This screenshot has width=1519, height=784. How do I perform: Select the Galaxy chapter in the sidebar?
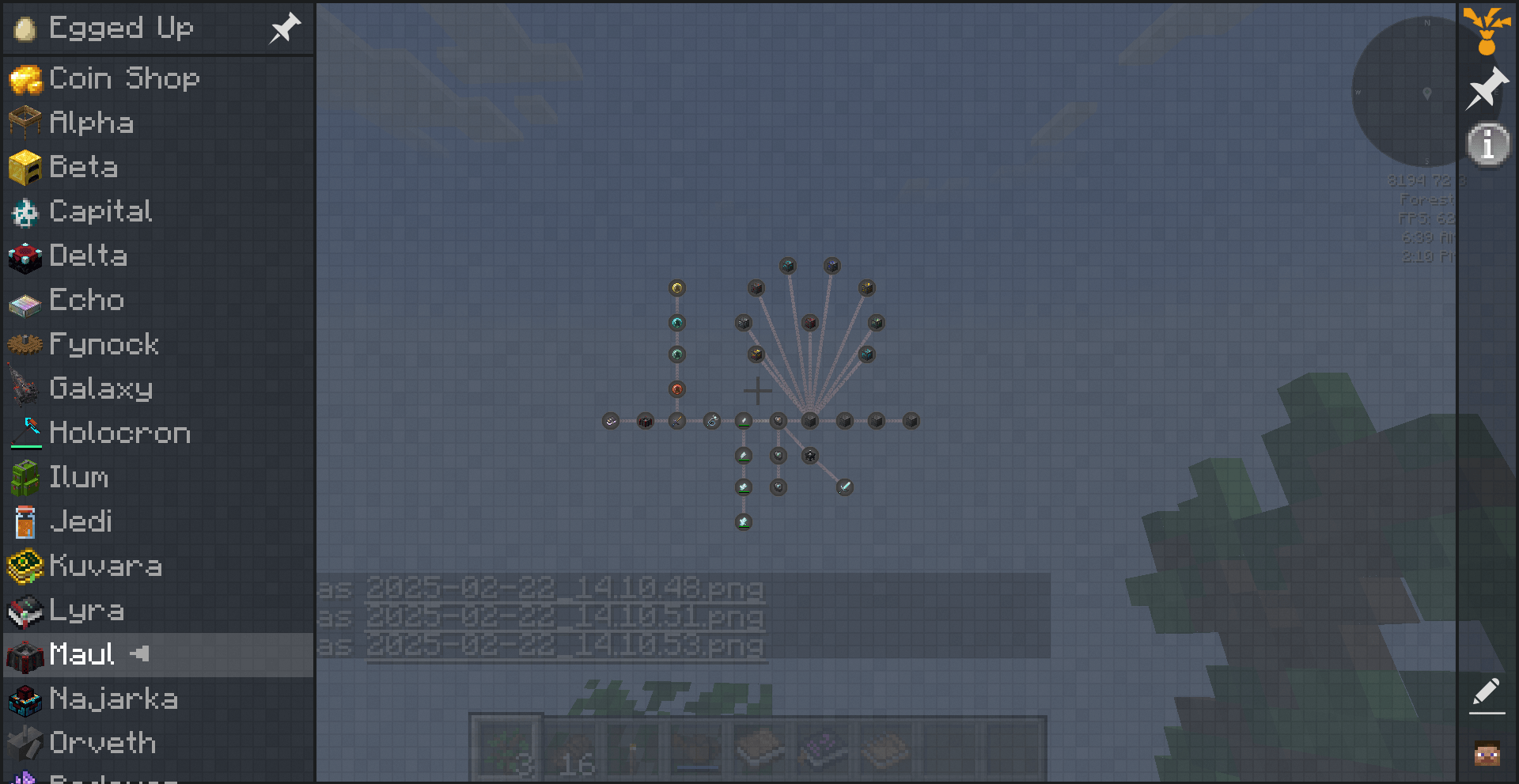pos(101,388)
